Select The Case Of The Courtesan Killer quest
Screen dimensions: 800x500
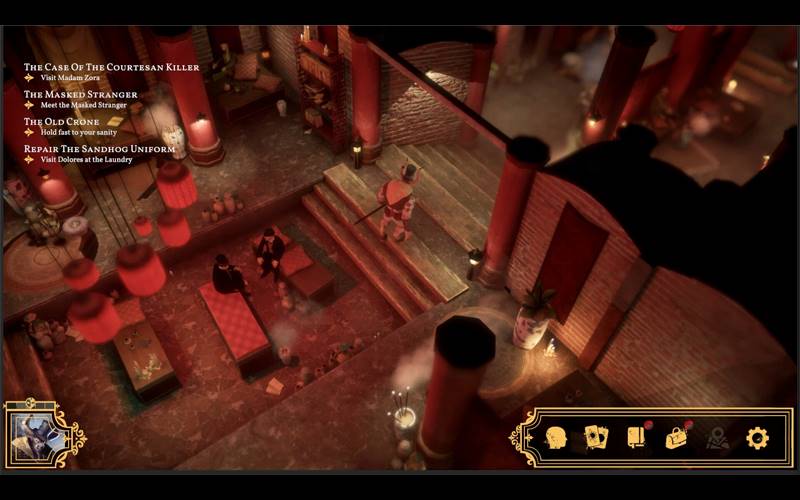pyautogui.click(x=111, y=68)
